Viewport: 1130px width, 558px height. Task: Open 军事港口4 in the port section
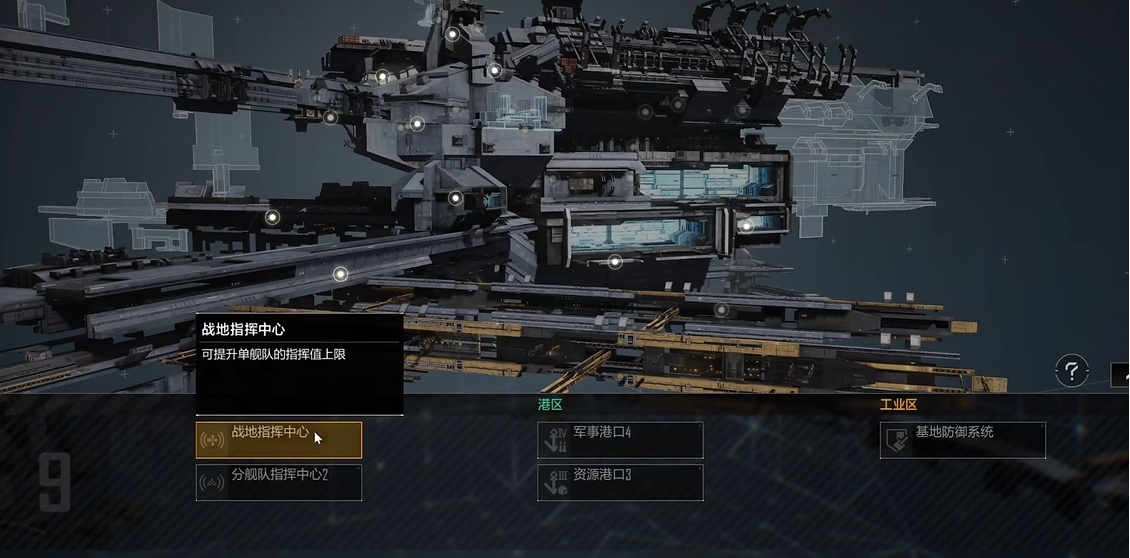point(620,440)
